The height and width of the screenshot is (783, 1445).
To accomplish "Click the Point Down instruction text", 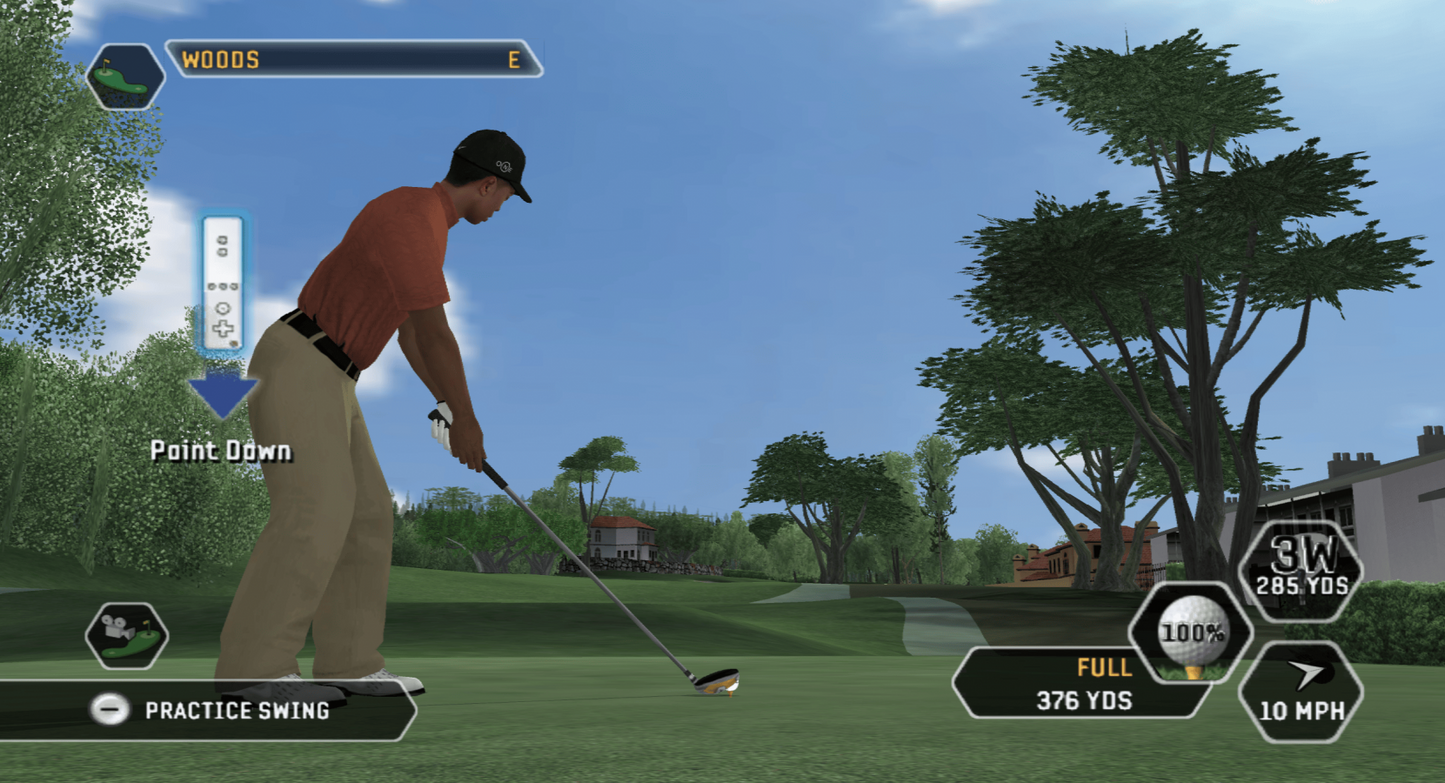I will click(x=221, y=451).
